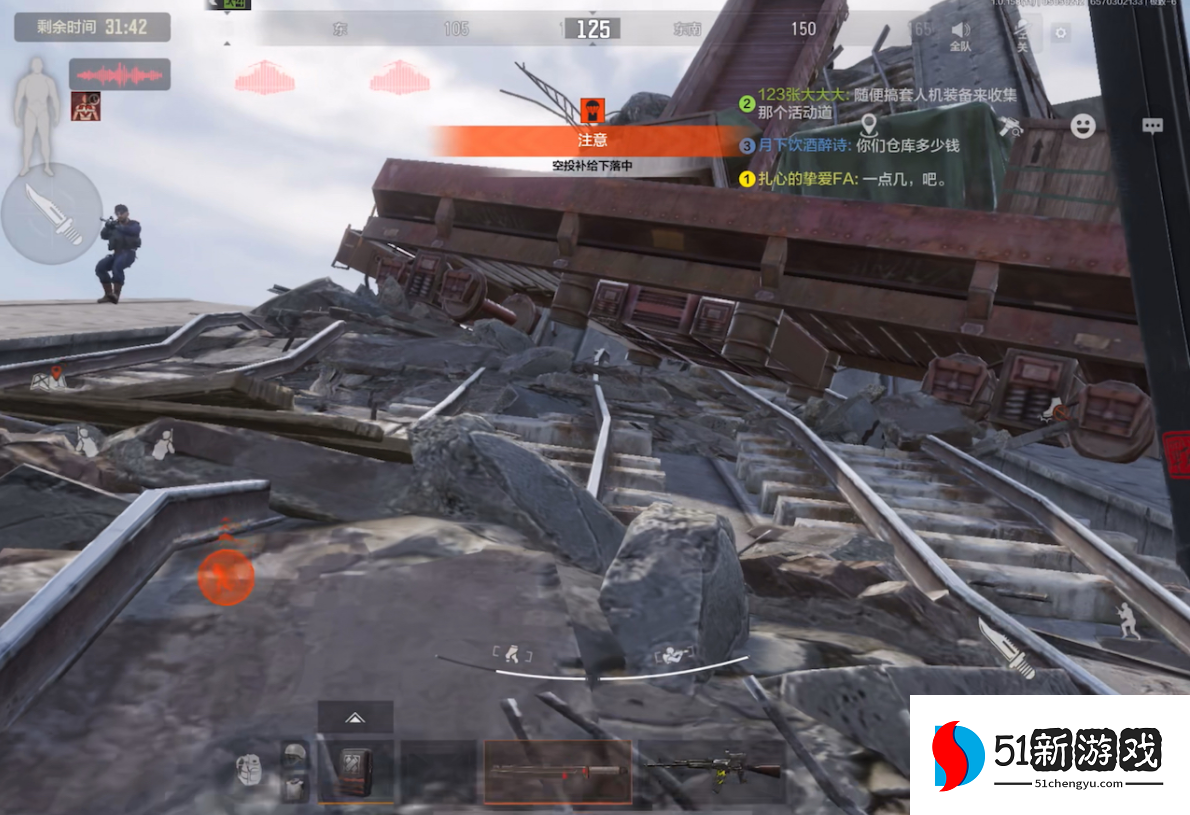Open the smiley emote wheel
The image size is (1190, 815).
(x=1083, y=125)
